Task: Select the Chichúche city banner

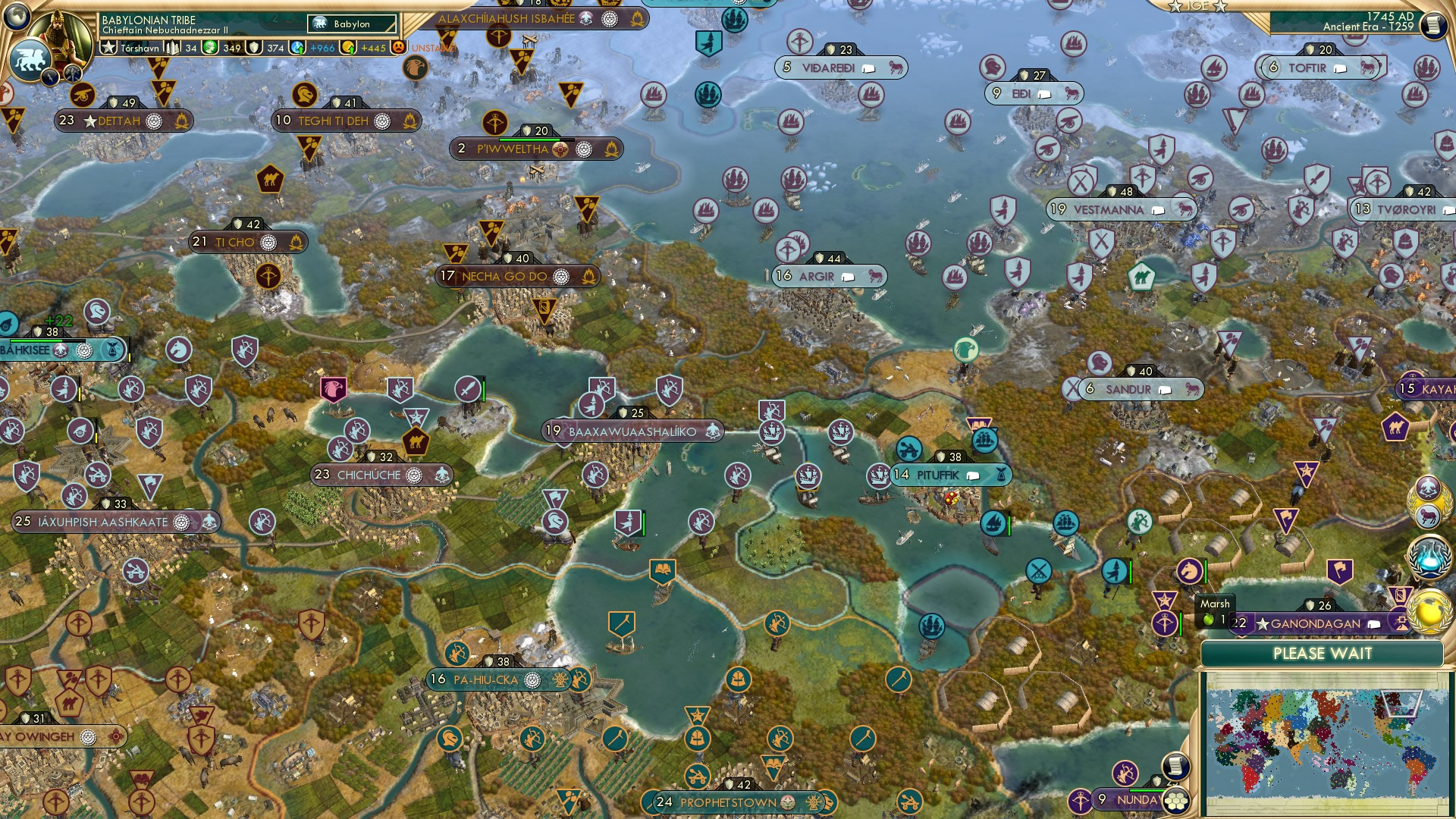Action: point(369,475)
